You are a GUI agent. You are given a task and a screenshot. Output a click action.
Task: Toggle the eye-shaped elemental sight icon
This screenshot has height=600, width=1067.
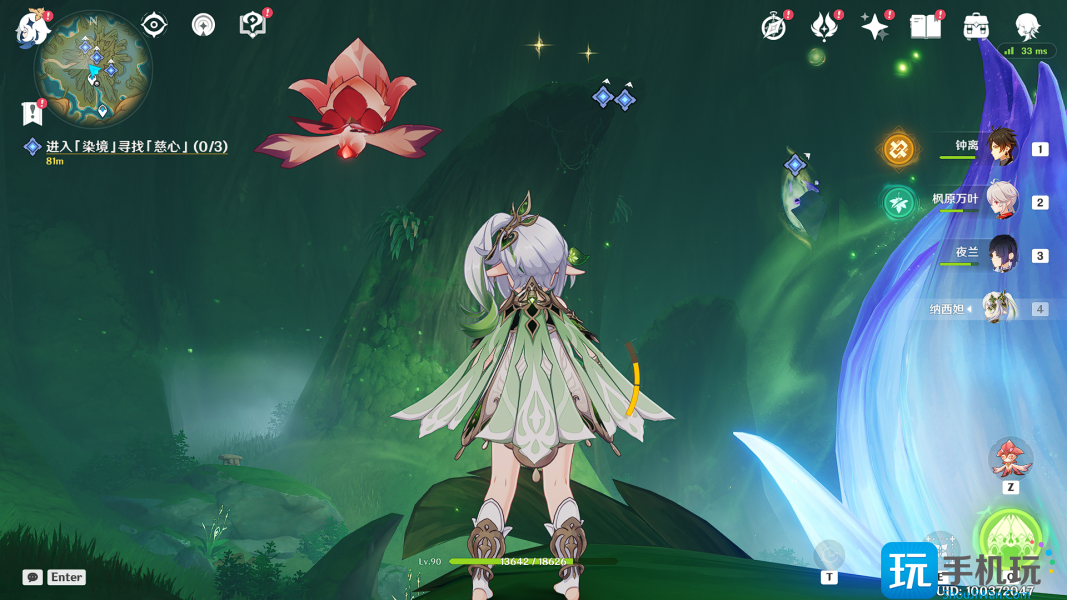coord(154,25)
